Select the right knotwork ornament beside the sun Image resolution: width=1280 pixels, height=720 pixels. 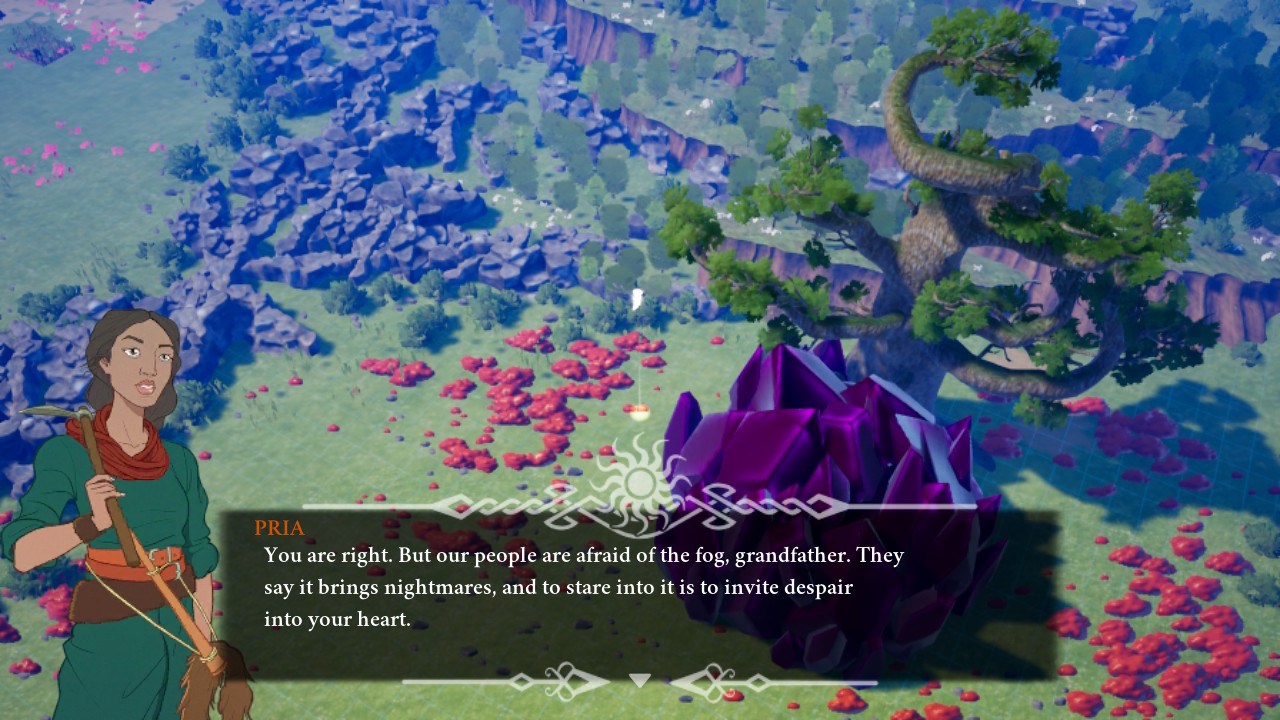(x=770, y=507)
